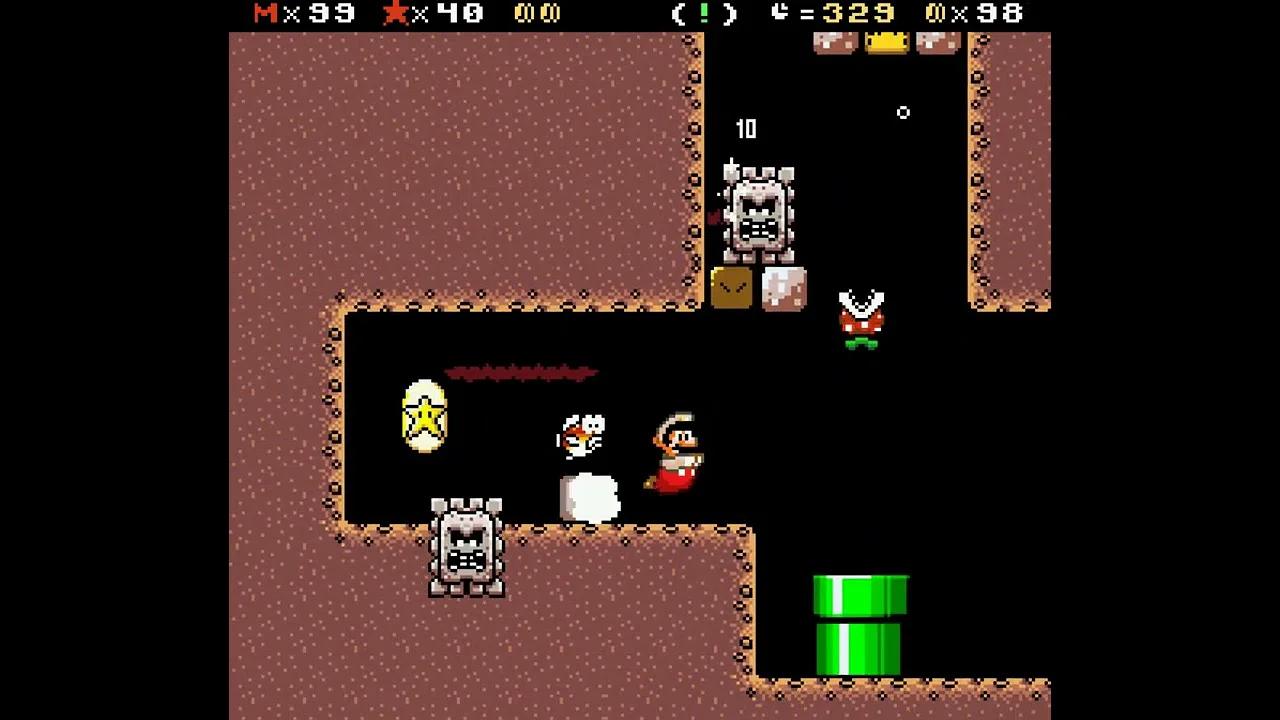Open the green pipe at the bottom right
The image size is (1280, 720).
click(860, 620)
